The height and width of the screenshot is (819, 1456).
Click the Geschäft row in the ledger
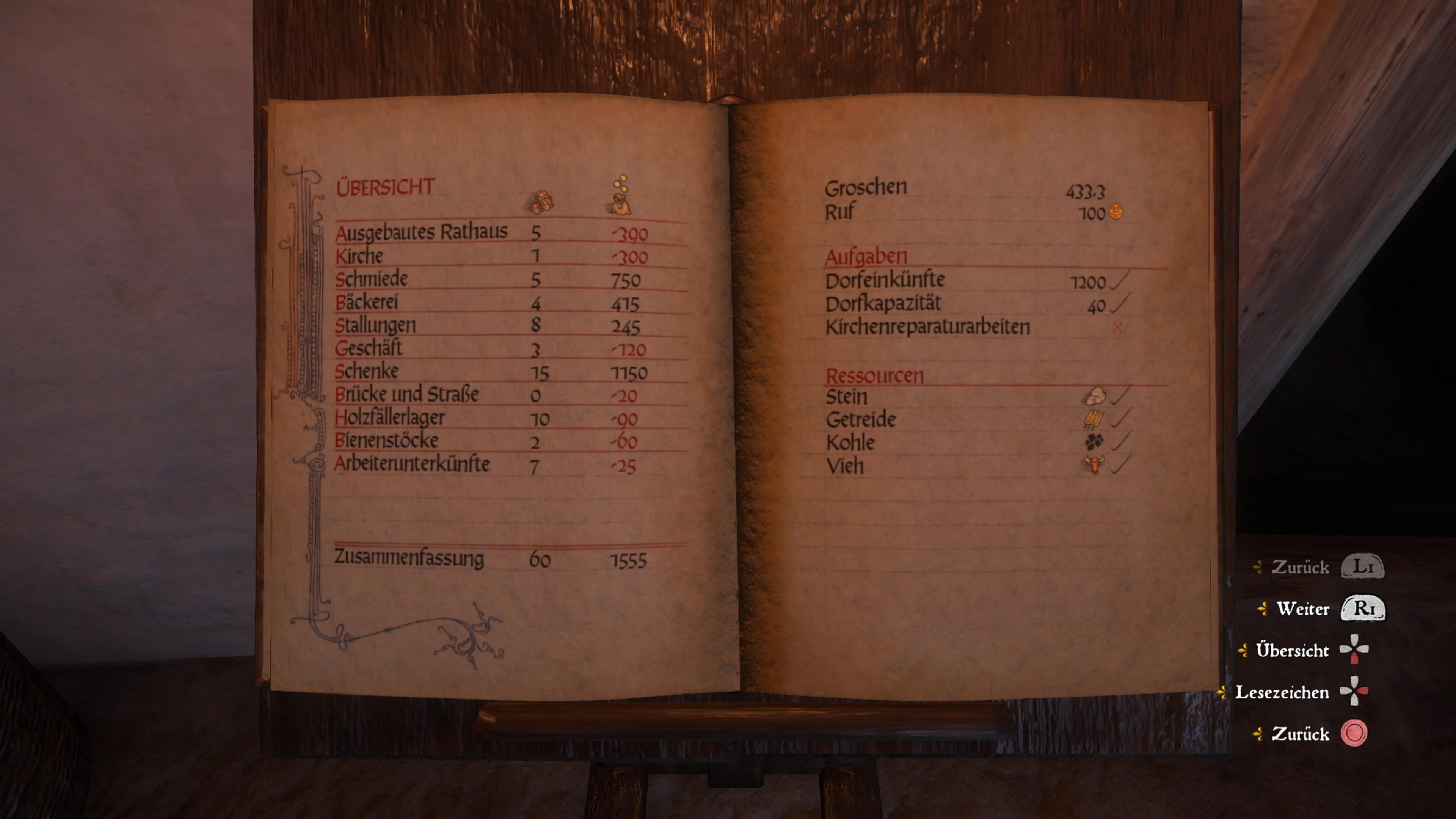[x=369, y=348]
